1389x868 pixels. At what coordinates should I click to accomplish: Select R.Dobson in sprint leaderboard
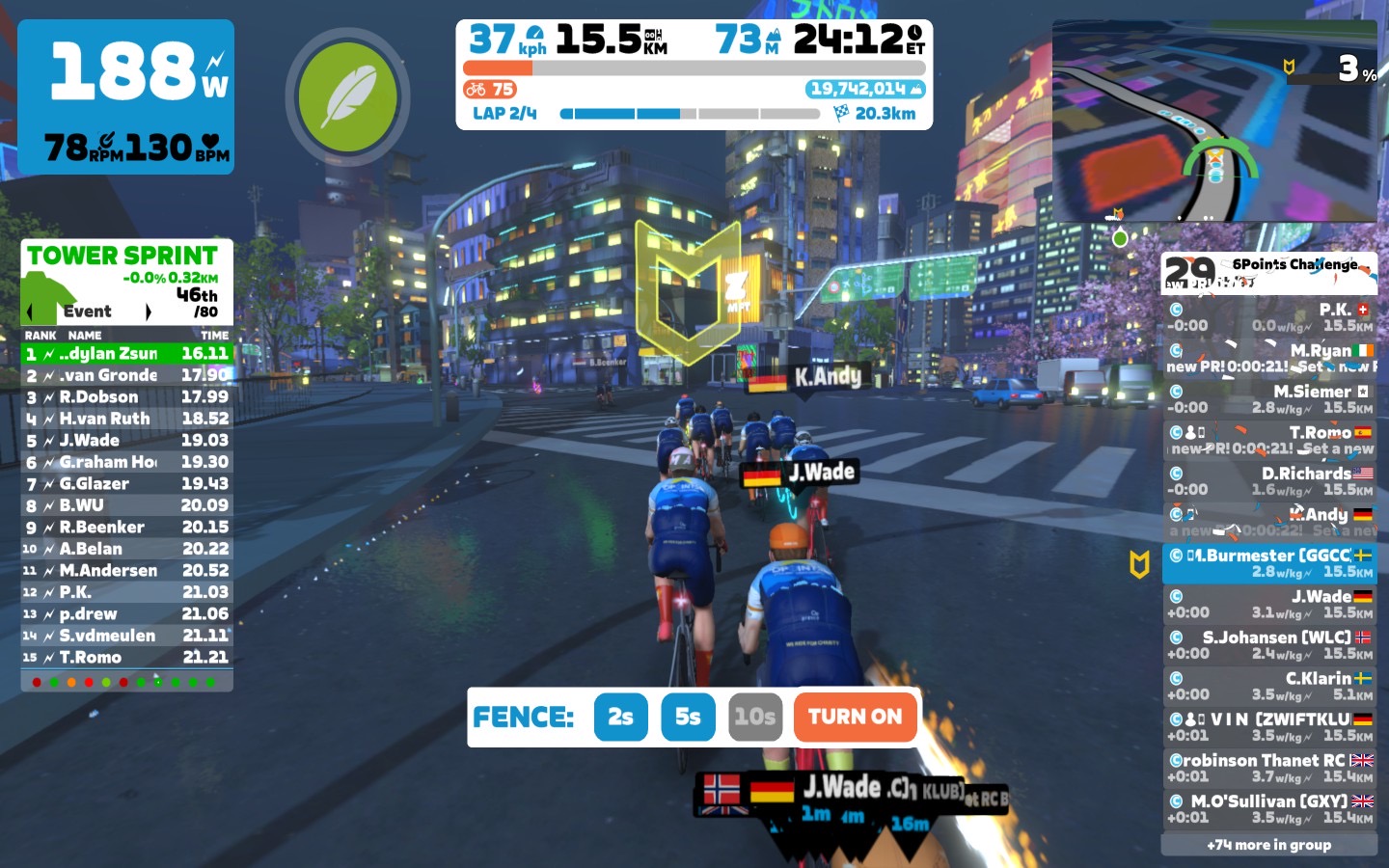click(127, 397)
